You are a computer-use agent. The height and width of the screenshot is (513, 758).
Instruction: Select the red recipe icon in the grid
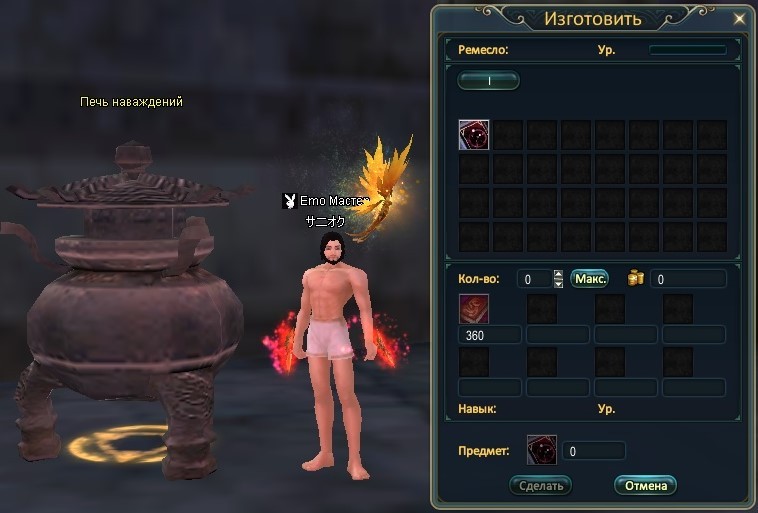click(x=474, y=135)
